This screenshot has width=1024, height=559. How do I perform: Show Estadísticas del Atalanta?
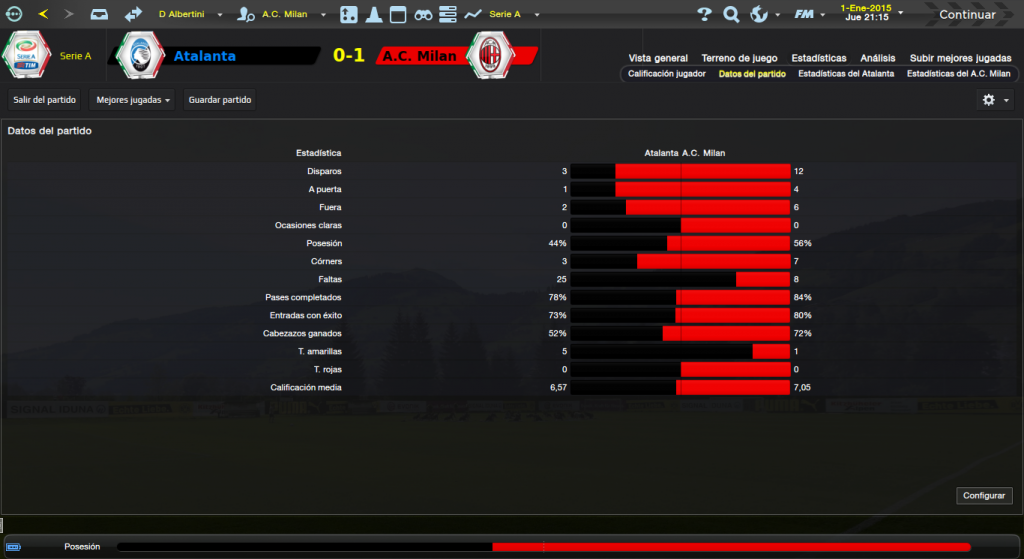pos(846,74)
